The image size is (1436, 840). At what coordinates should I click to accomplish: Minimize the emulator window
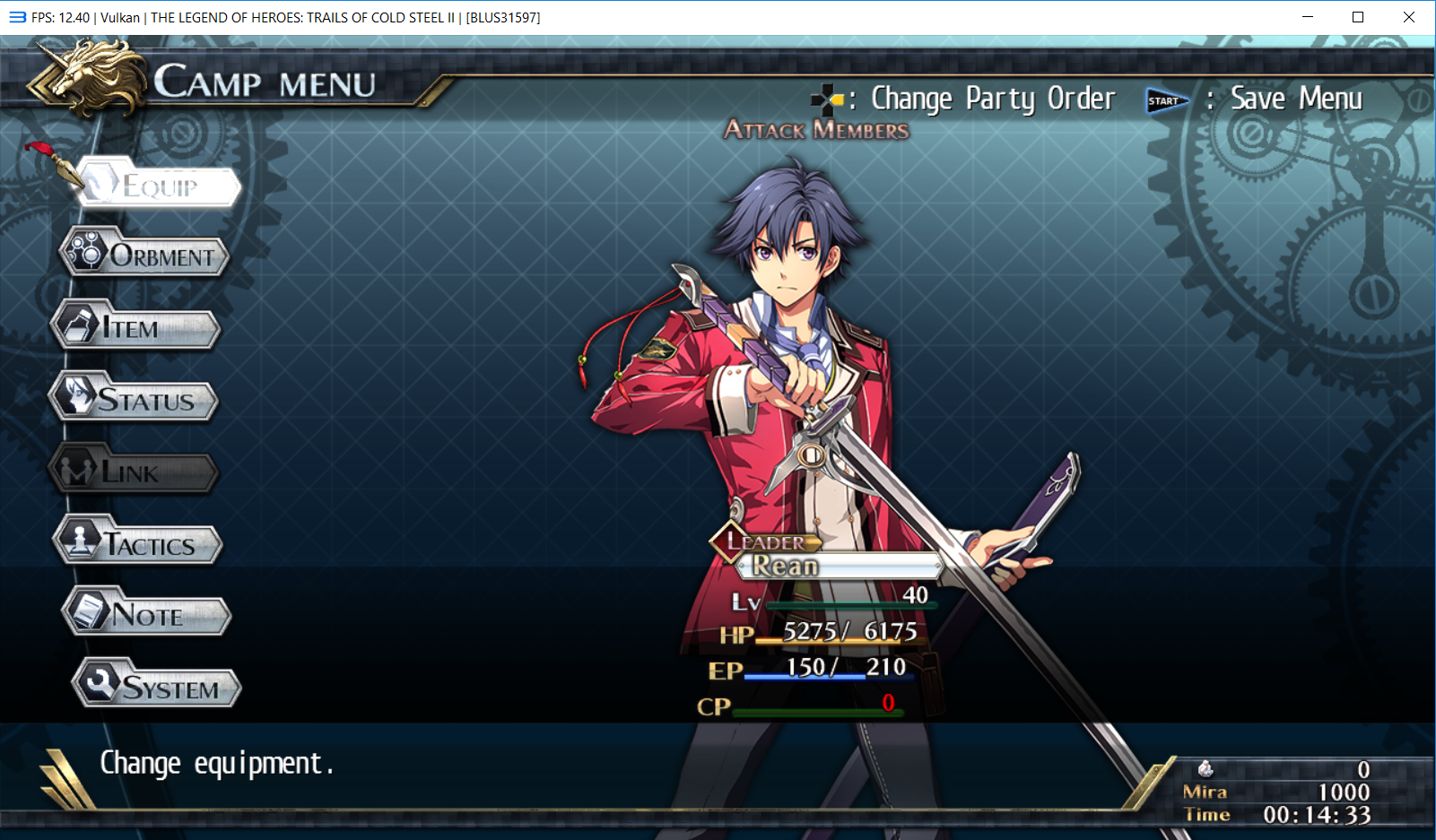tap(1308, 17)
